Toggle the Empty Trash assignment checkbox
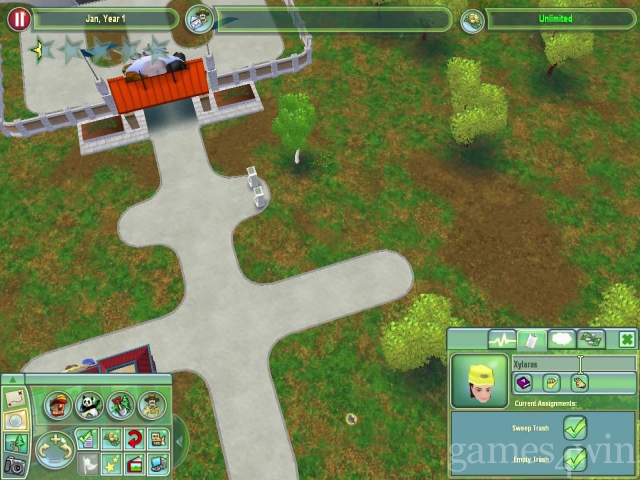640x480 pixels. point(574,459)
